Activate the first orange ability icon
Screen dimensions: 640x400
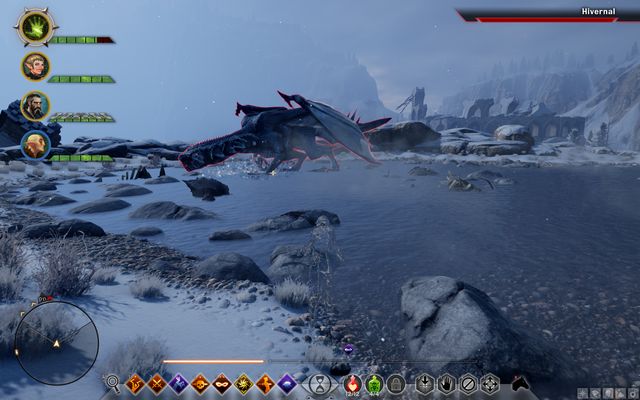click(135, 383)
